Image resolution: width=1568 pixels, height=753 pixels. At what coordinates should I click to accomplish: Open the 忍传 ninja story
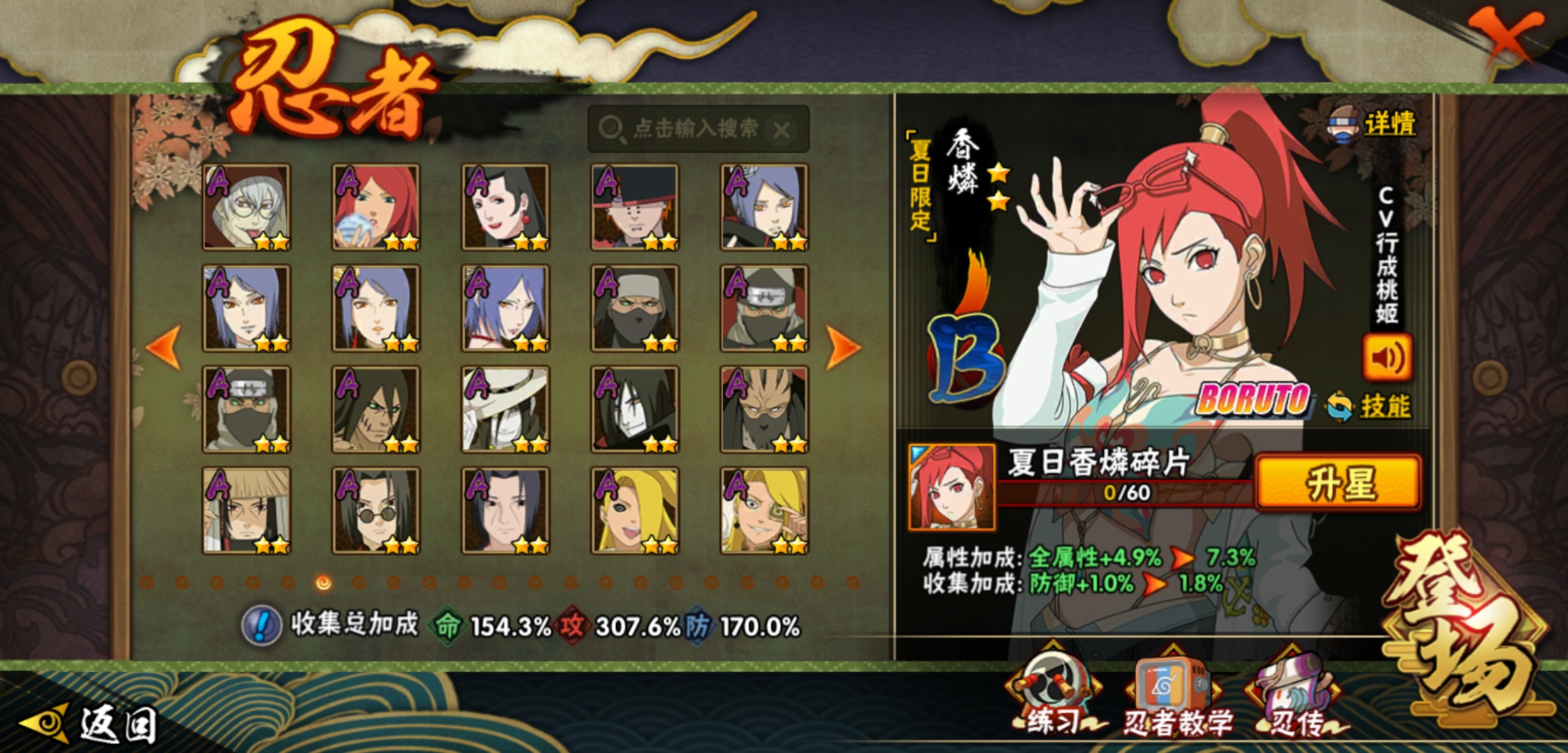1296,697
